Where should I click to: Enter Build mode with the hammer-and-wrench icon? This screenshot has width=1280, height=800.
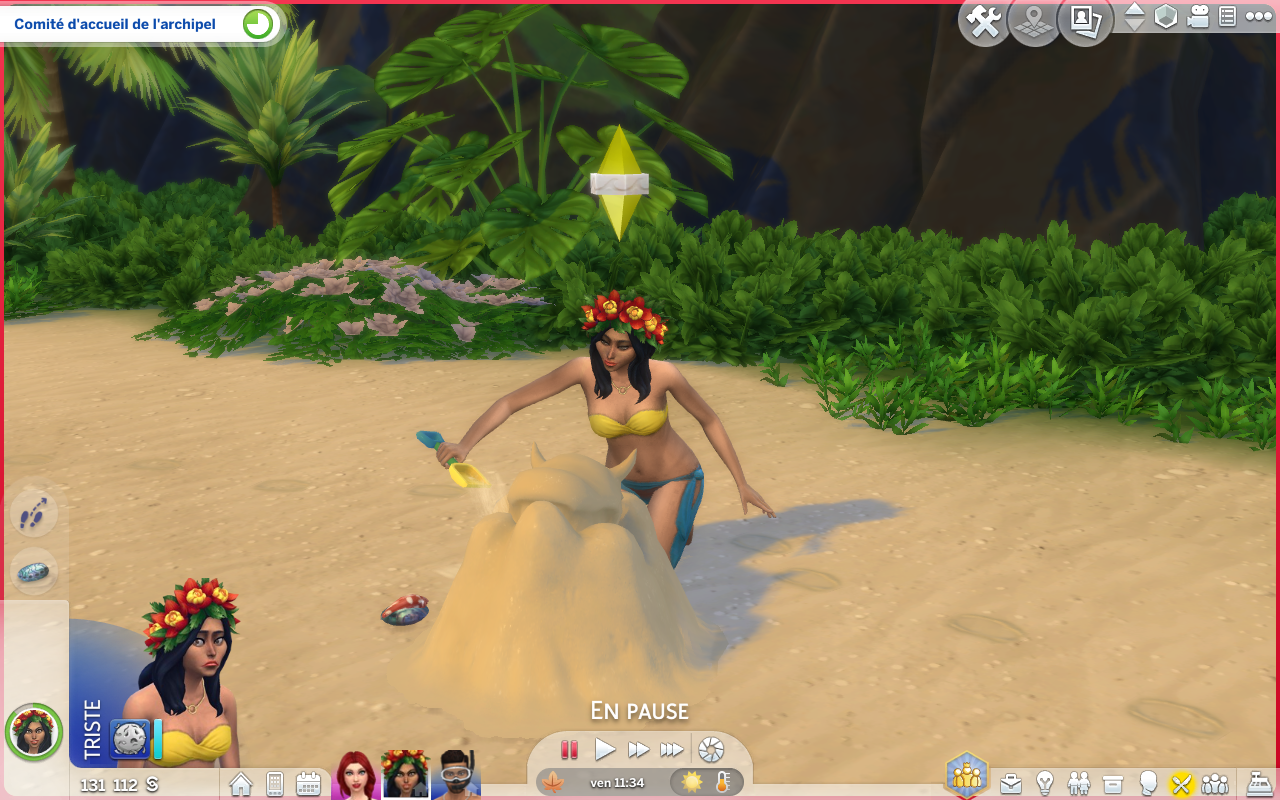coord(984,22)
